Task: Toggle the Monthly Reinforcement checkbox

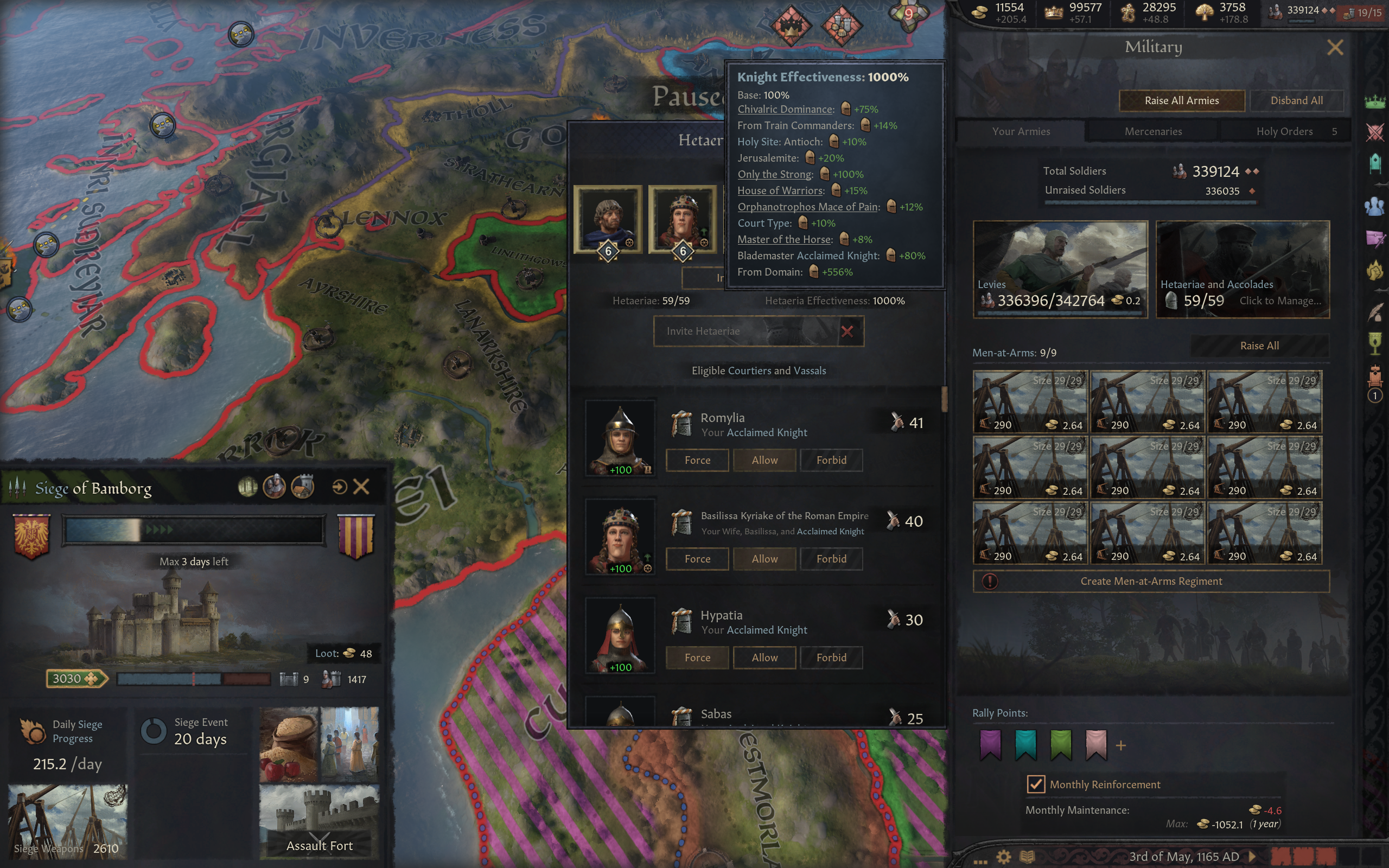Action: point(1035,784)
